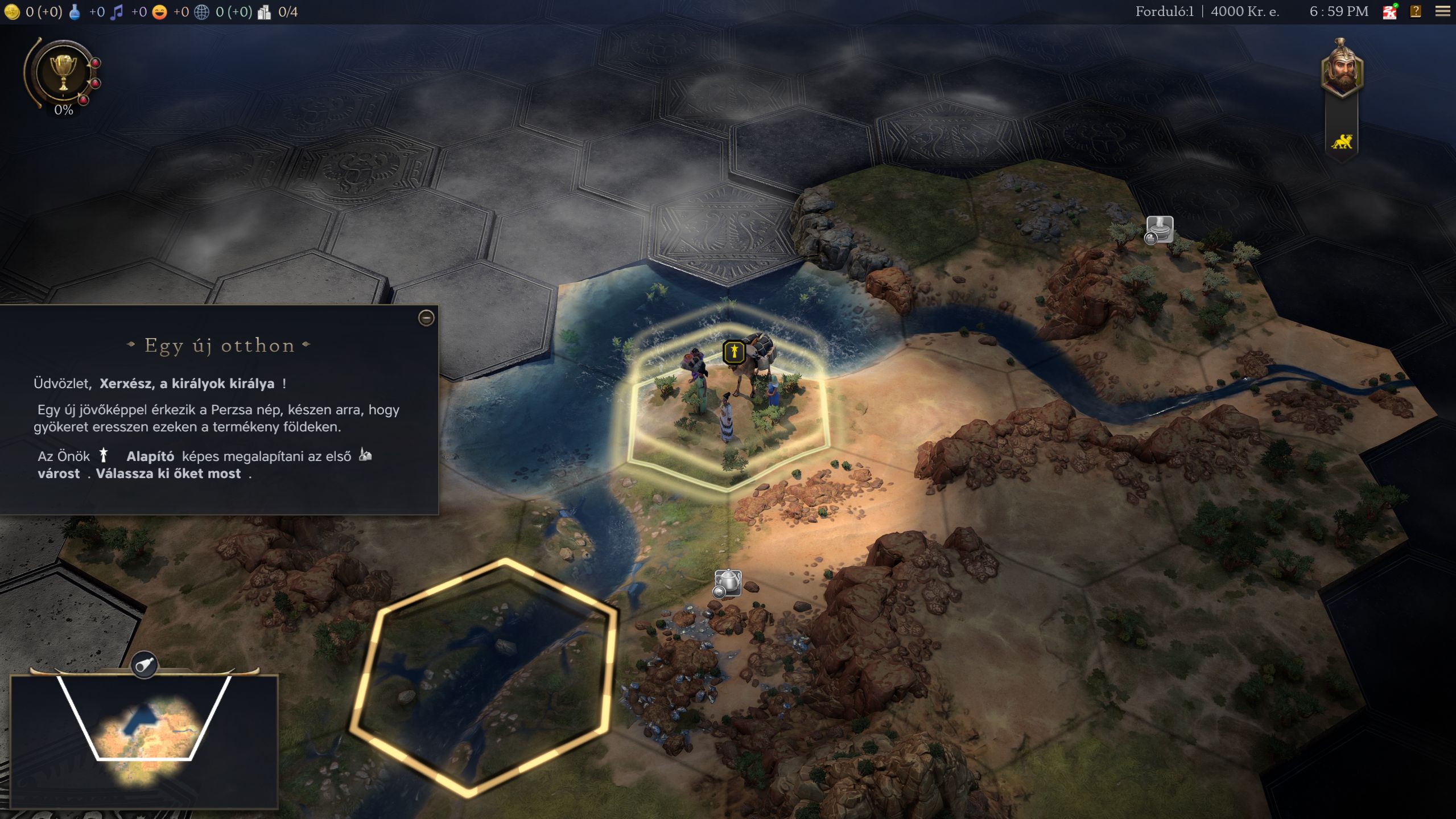Screen dimensions: 1456x819
Task: Show influence globe yield details
Action: pos(201,12)
